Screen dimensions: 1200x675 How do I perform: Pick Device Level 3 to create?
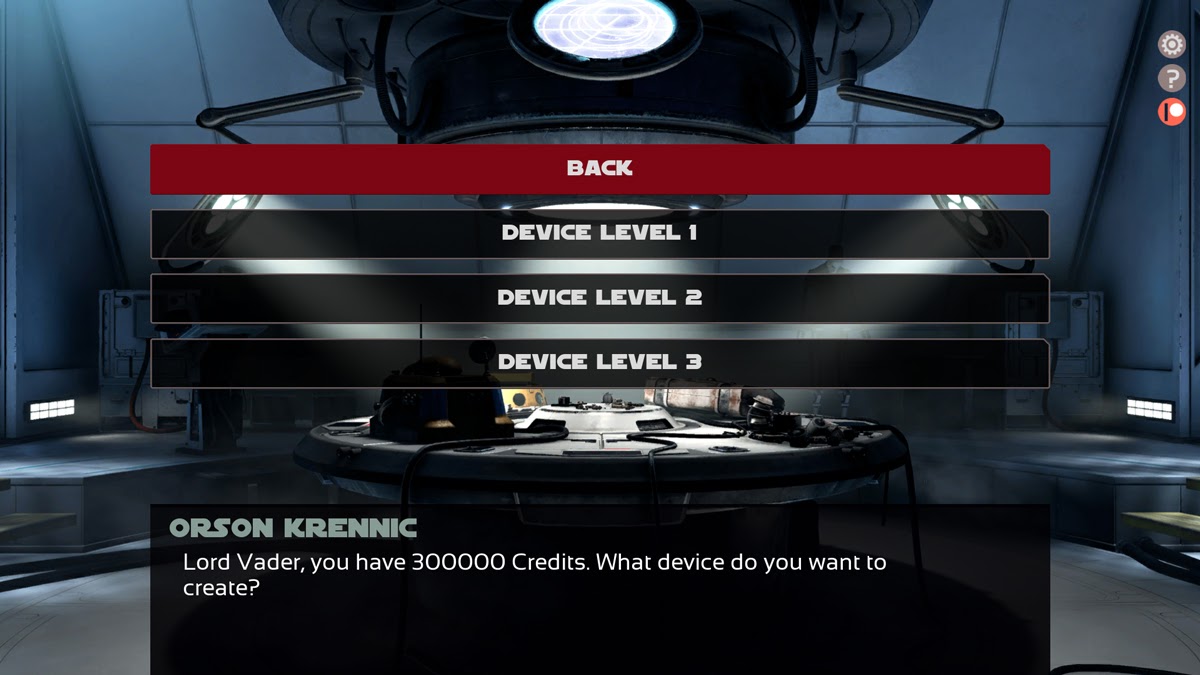coord(600,362)
